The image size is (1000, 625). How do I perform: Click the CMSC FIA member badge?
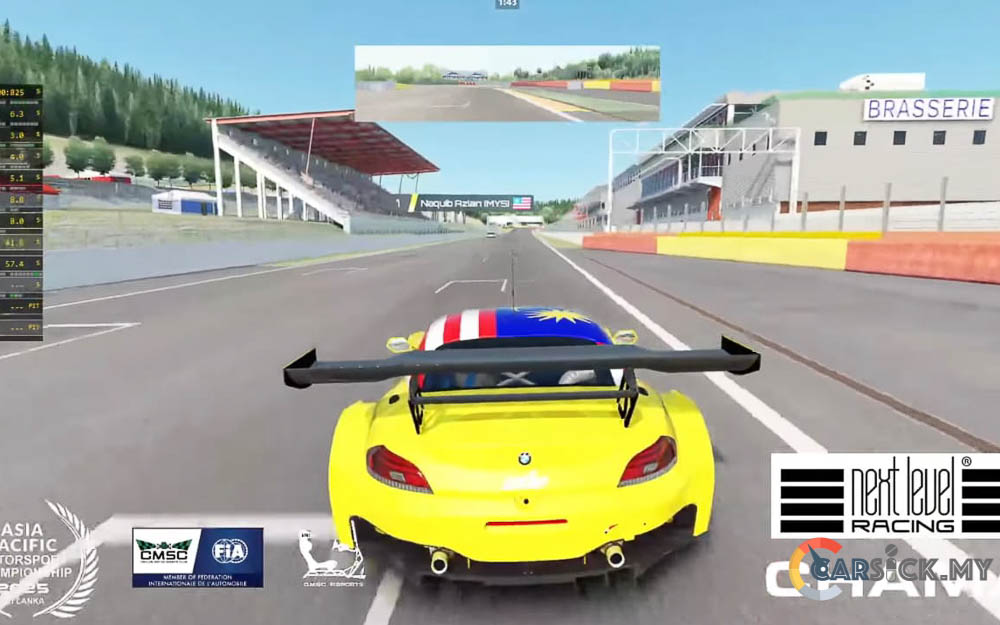pos(198,557)
